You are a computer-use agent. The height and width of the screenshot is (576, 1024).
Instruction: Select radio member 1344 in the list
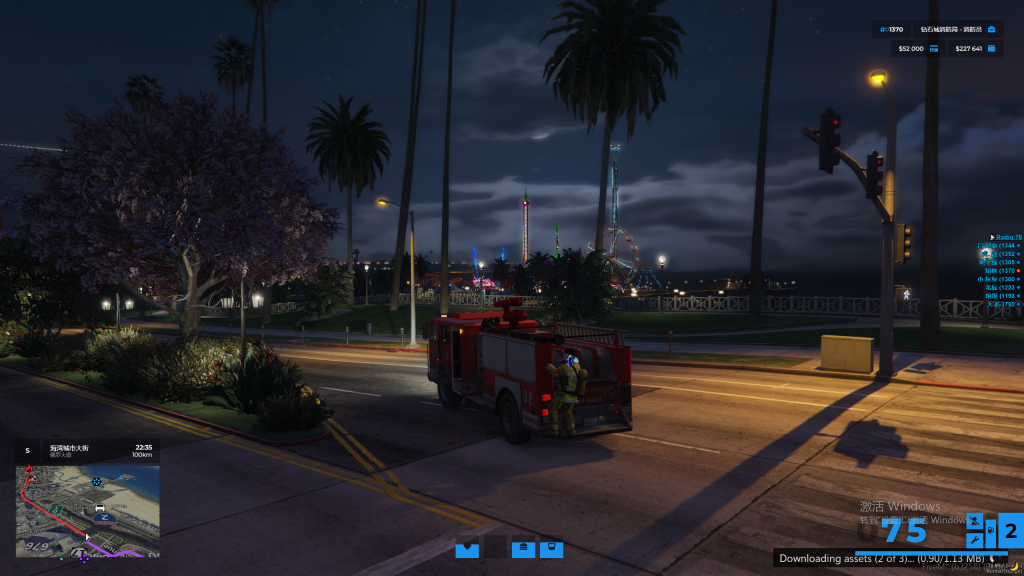click(998, 245)
